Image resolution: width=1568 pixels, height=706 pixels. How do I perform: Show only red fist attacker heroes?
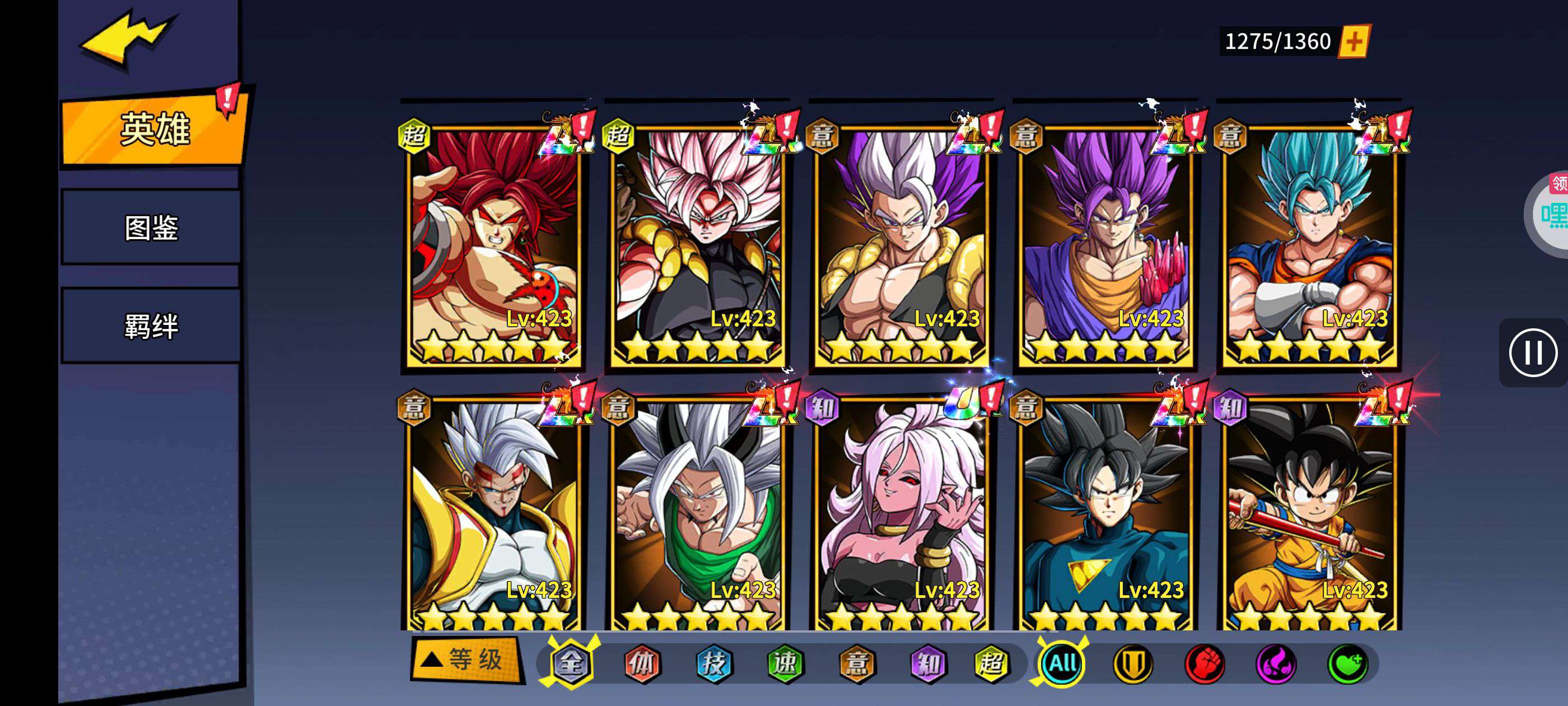(x=1204, y=663)
